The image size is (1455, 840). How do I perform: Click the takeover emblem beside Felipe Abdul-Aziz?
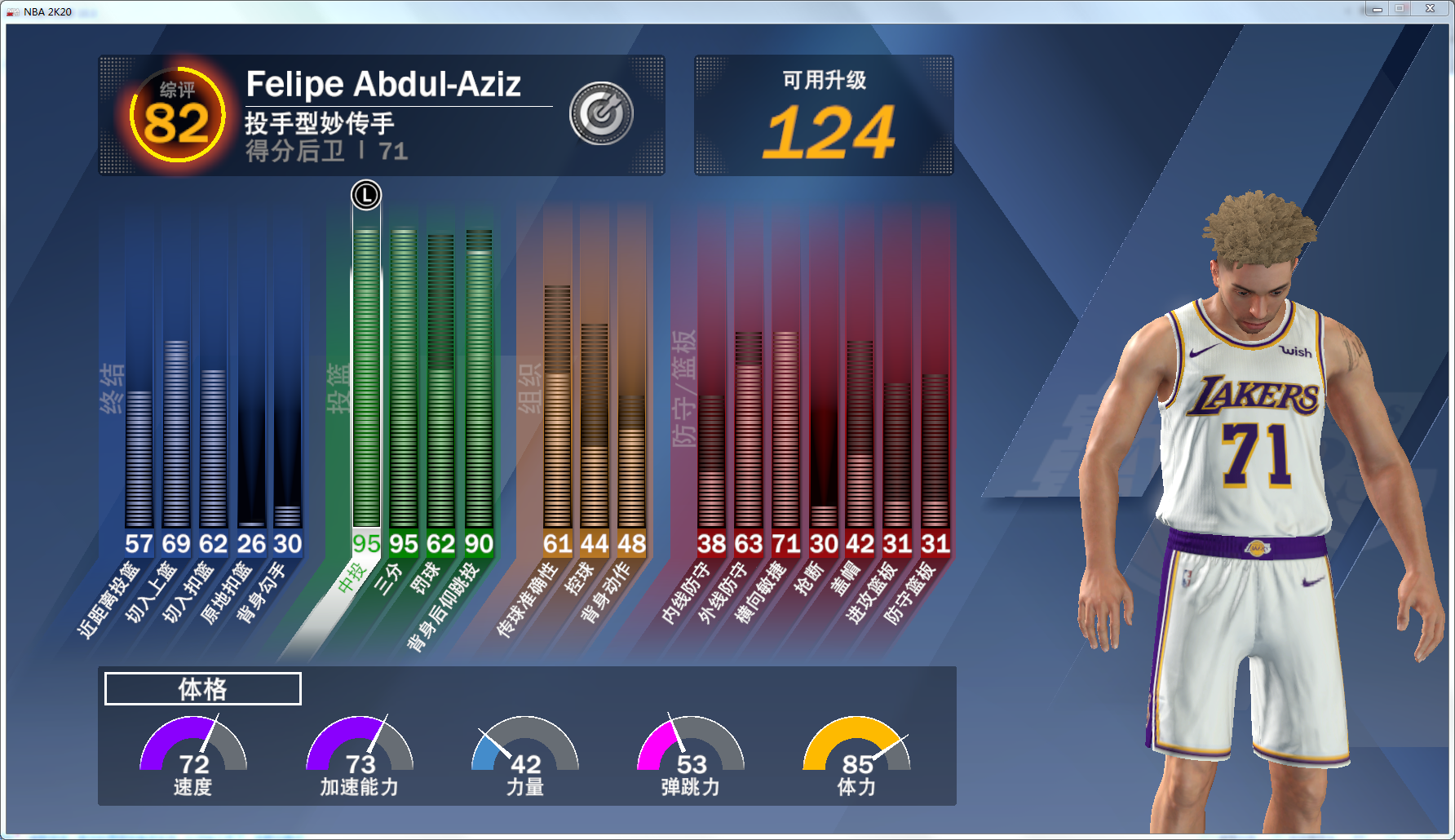[601, 113]
